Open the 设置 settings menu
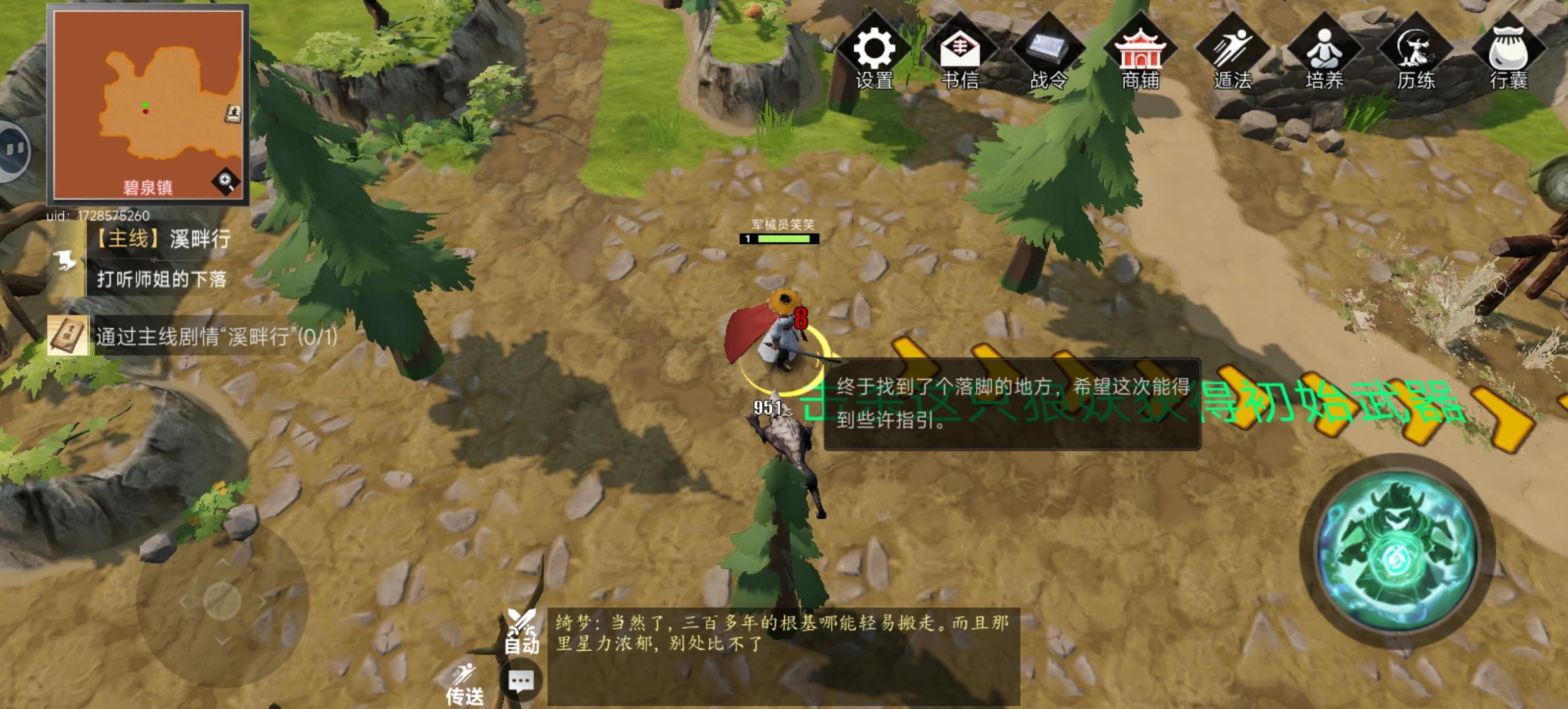 point(876,49)
